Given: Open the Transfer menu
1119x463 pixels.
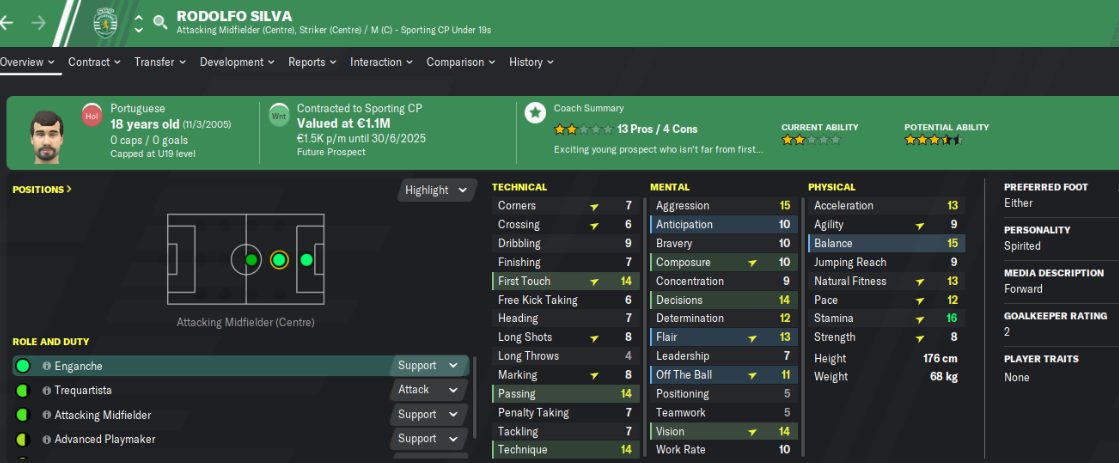Looking at the screenshot, I should [x=160, y=62].
